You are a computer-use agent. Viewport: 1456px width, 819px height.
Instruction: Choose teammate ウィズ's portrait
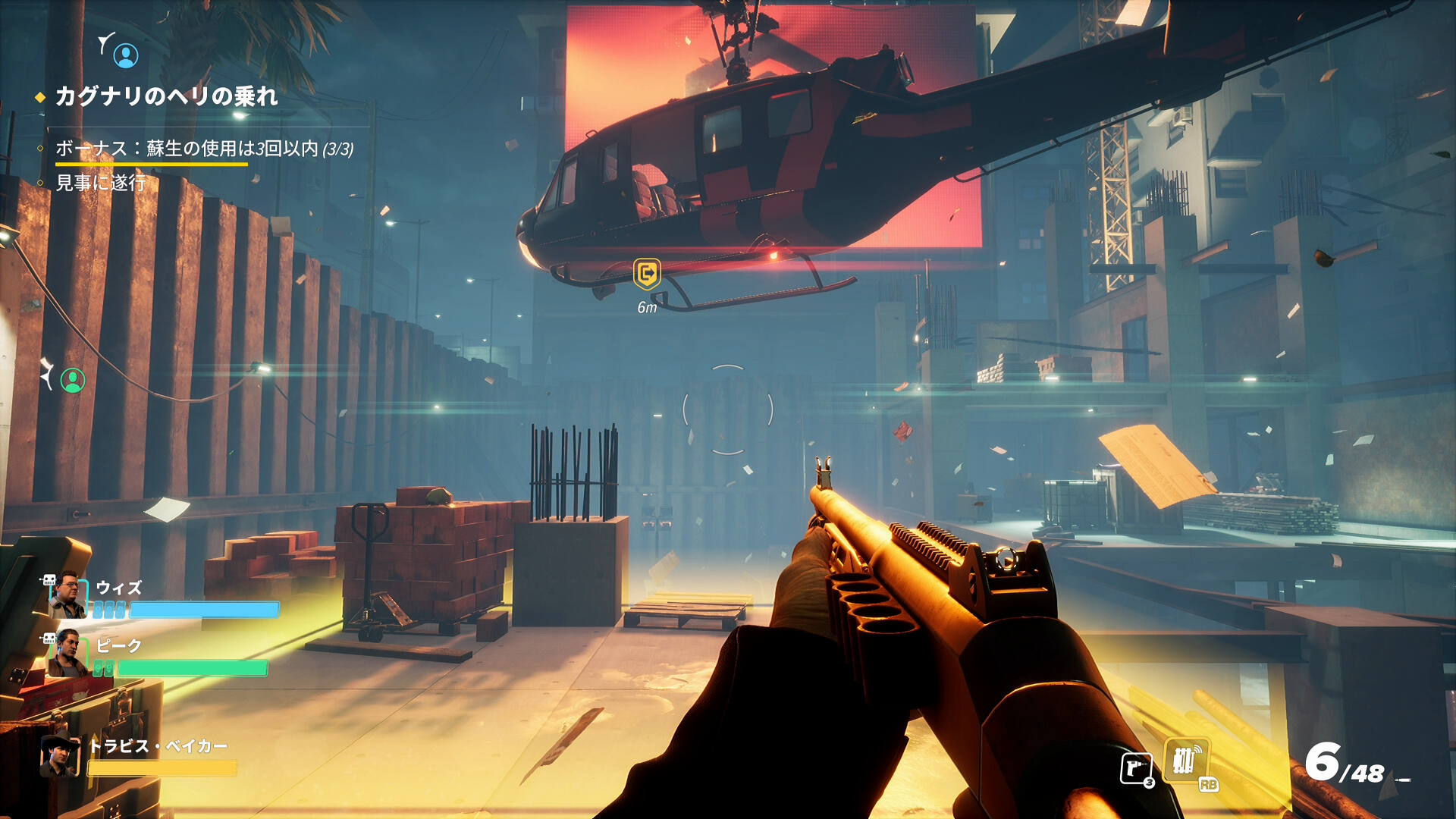coord(67,596)
